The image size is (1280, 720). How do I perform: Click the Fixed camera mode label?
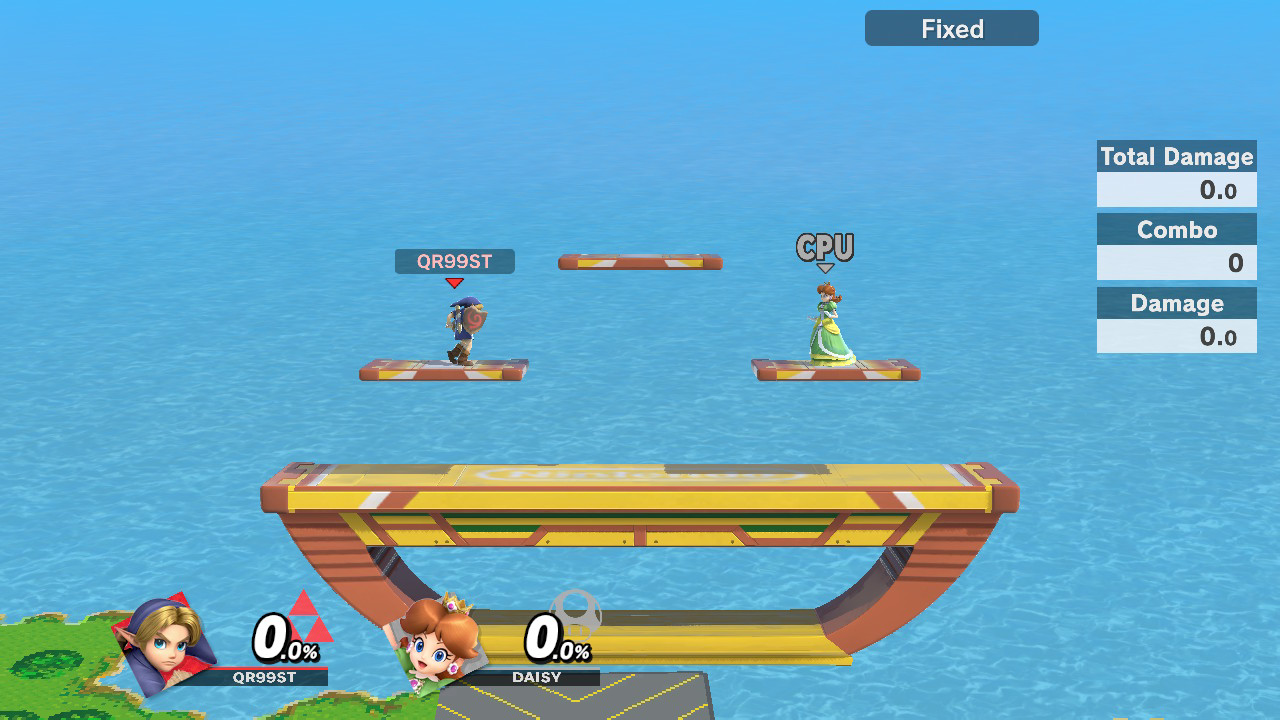[x=951, y=29]
